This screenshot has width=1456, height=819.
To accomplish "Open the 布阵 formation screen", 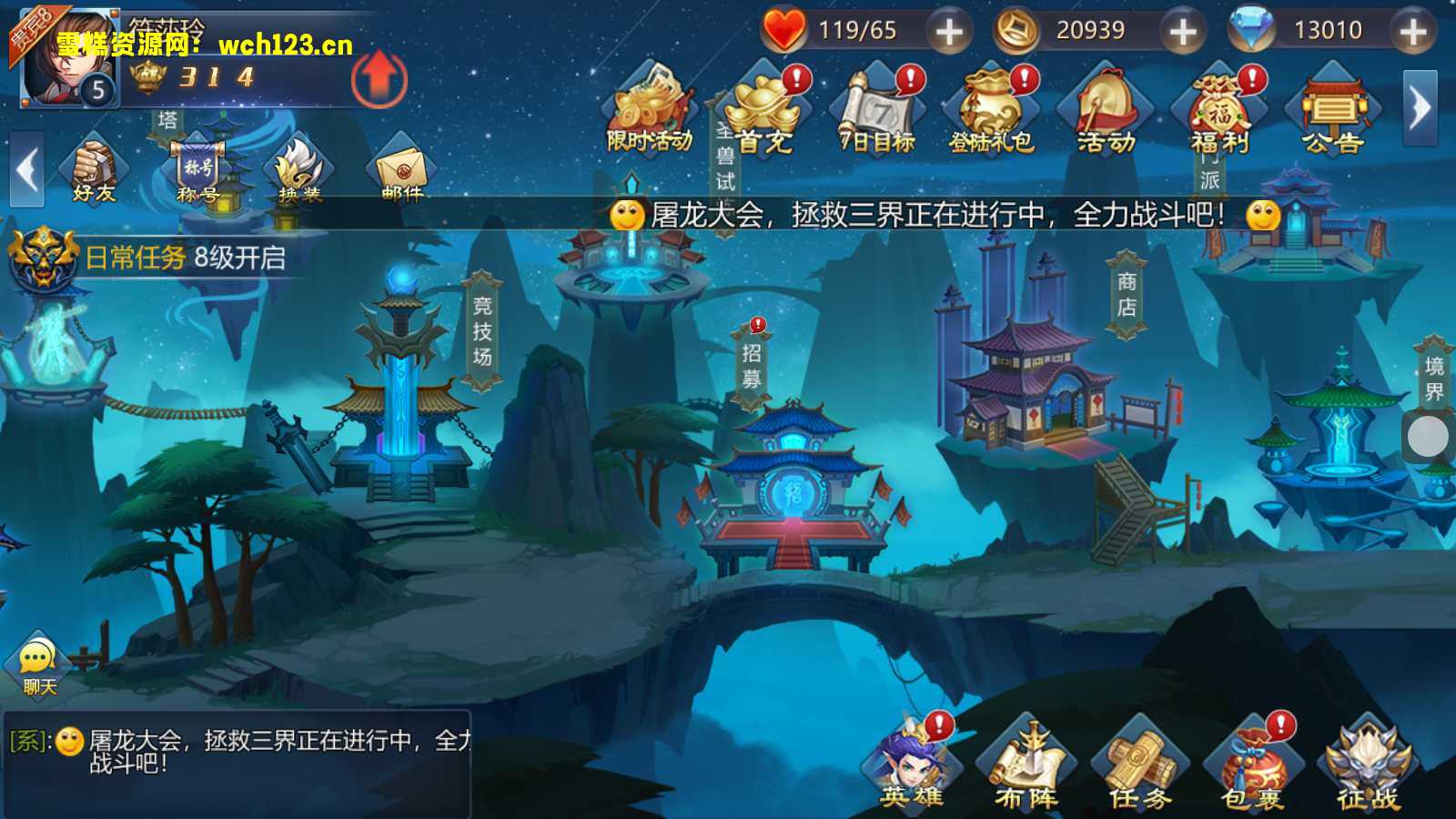I will click(1026, 764).
